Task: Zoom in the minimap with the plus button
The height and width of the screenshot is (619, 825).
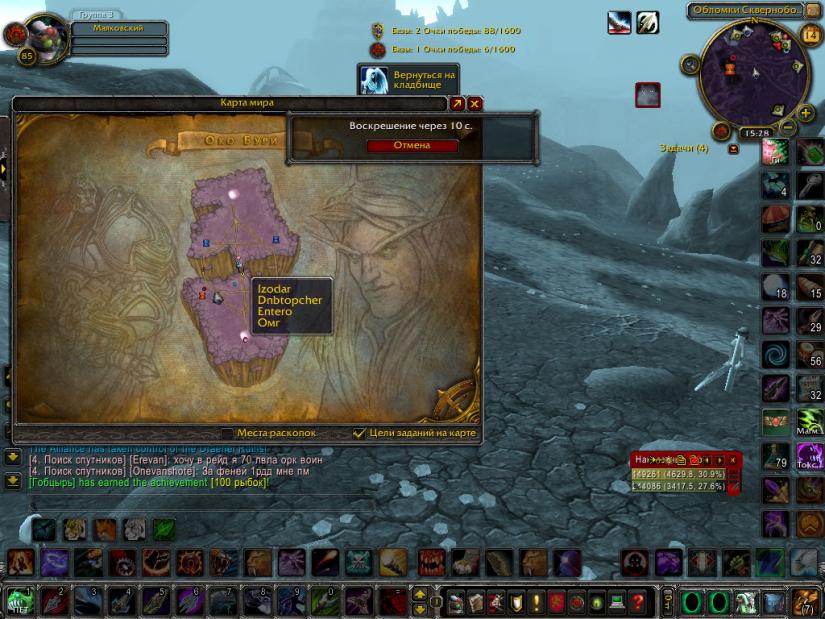Action: (806, 112)
